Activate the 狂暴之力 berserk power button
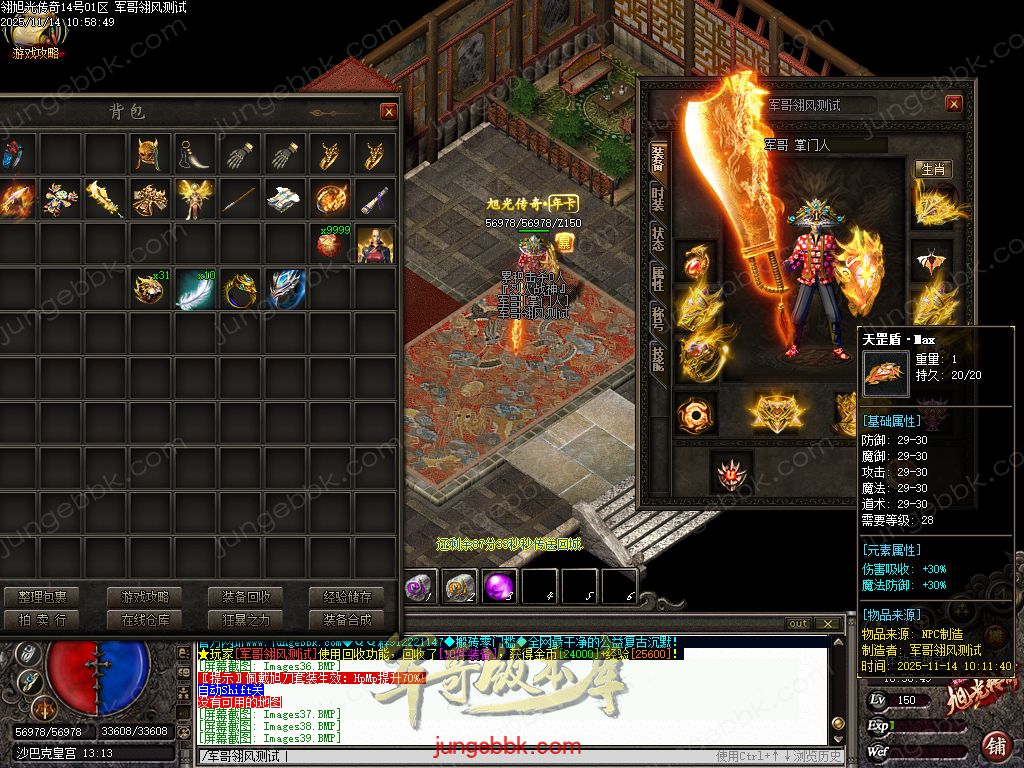 (x=246, y=620)
